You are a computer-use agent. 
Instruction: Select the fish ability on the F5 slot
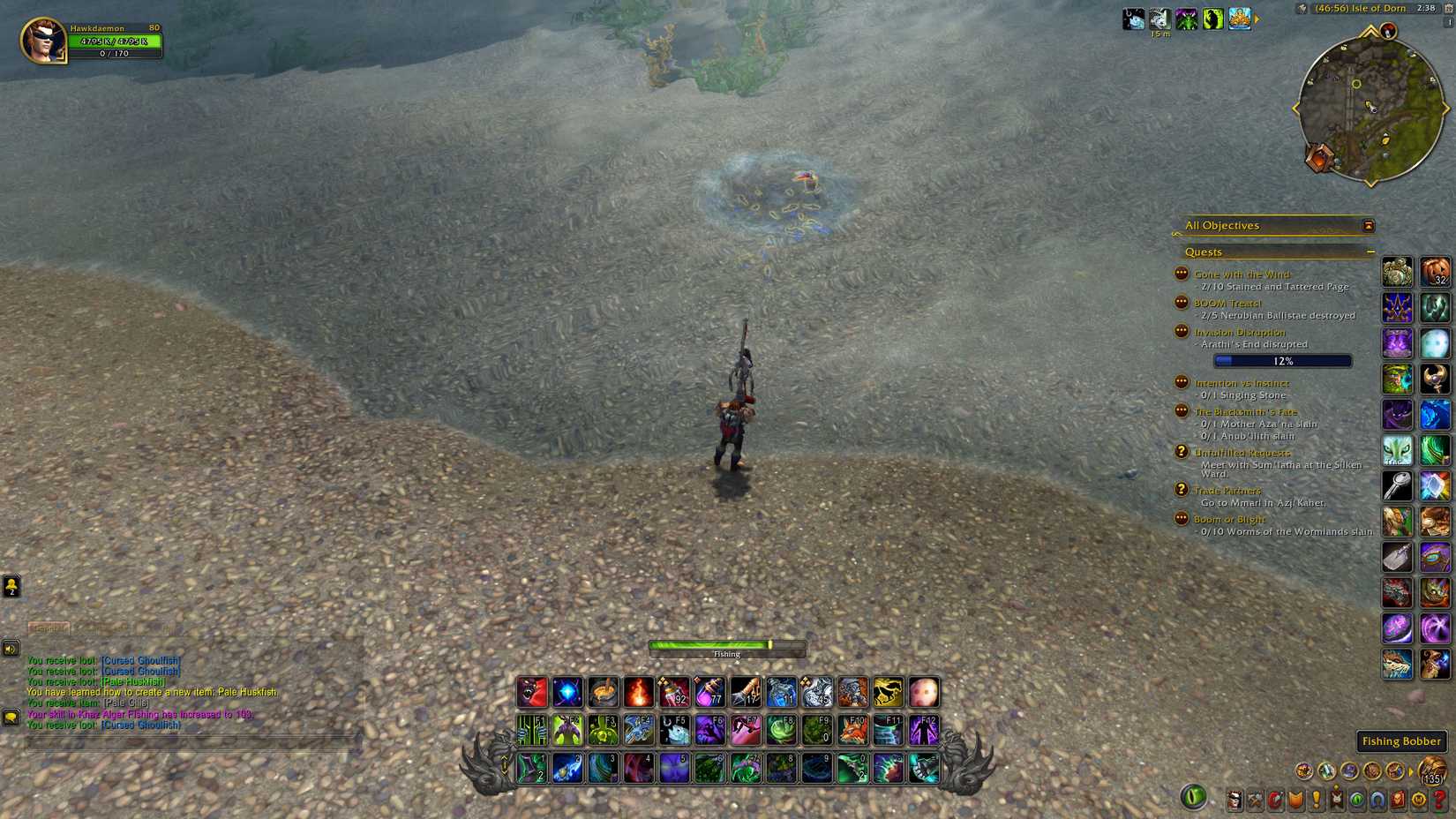[x=675, y=729]
